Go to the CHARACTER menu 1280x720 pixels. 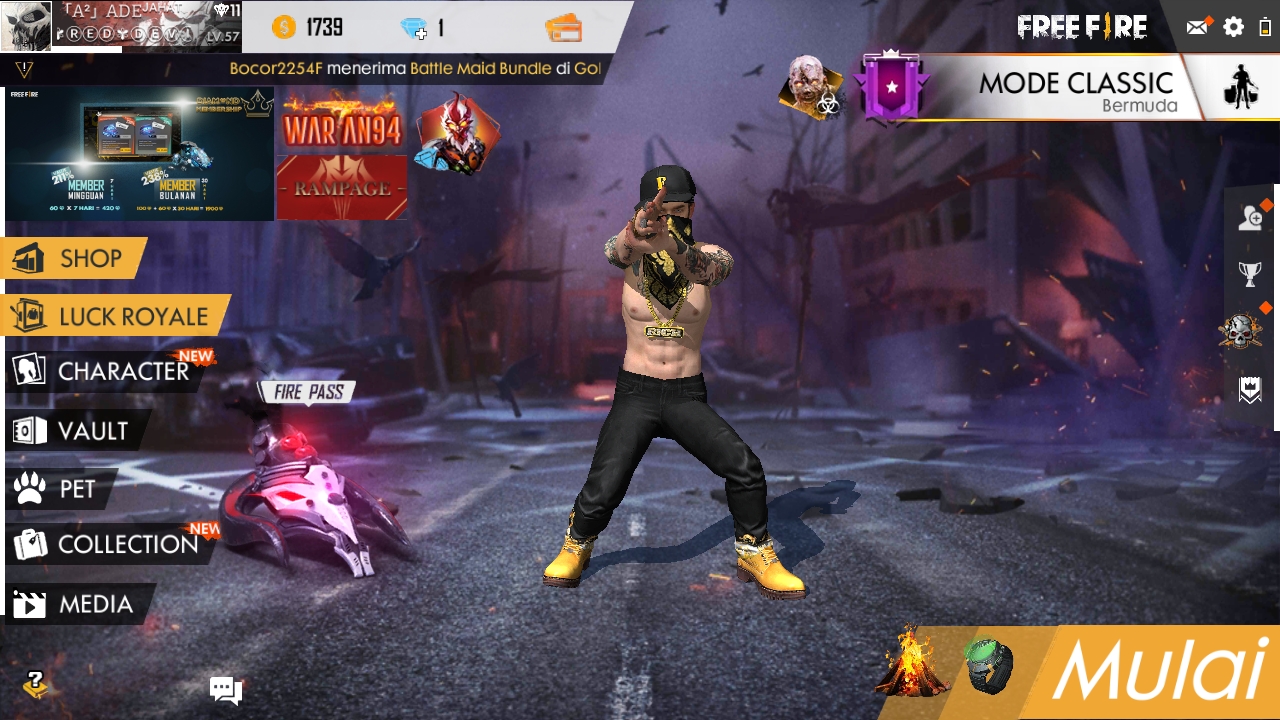point(105,371)
